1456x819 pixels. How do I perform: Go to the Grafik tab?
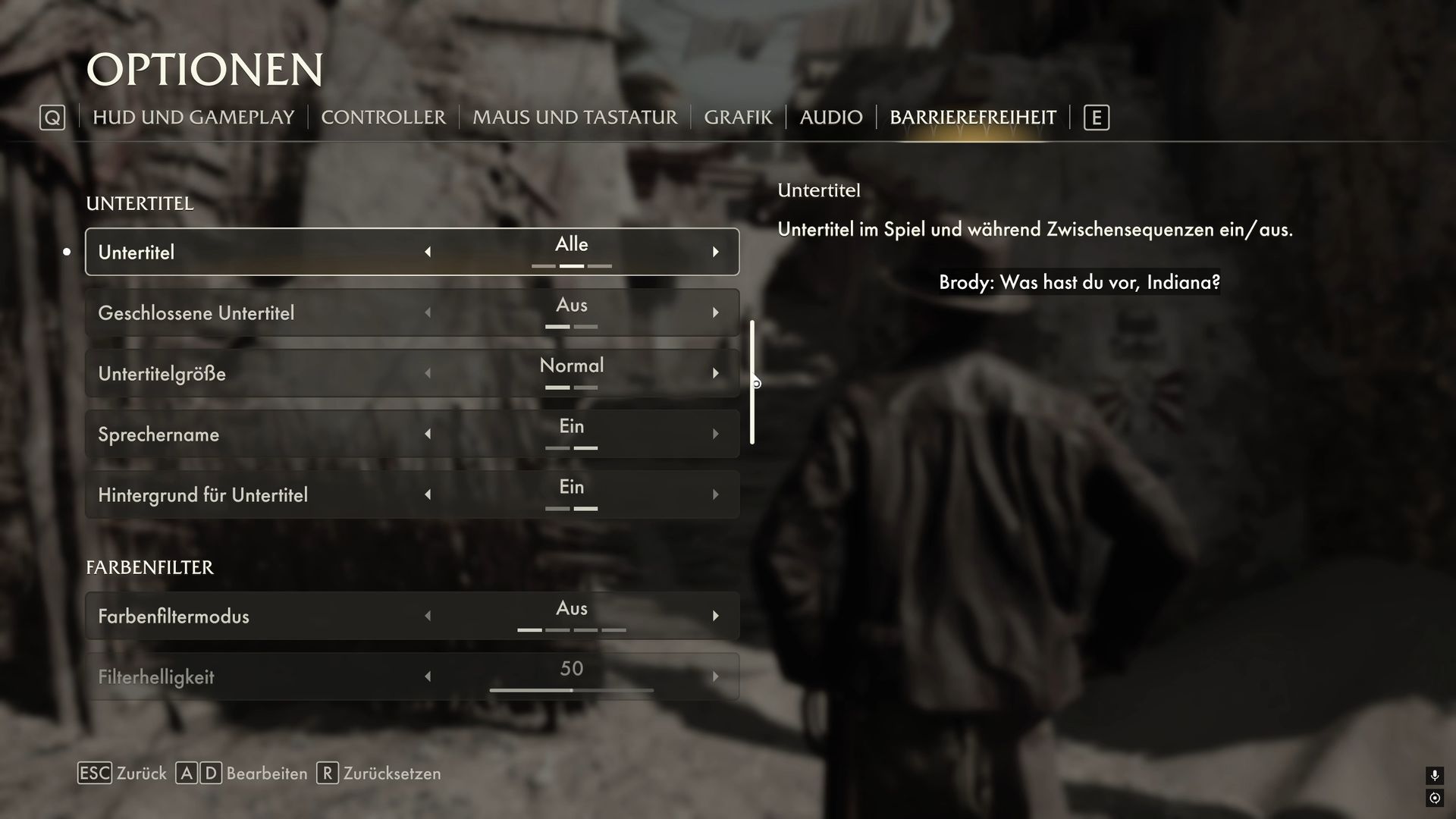coord(738,118)
